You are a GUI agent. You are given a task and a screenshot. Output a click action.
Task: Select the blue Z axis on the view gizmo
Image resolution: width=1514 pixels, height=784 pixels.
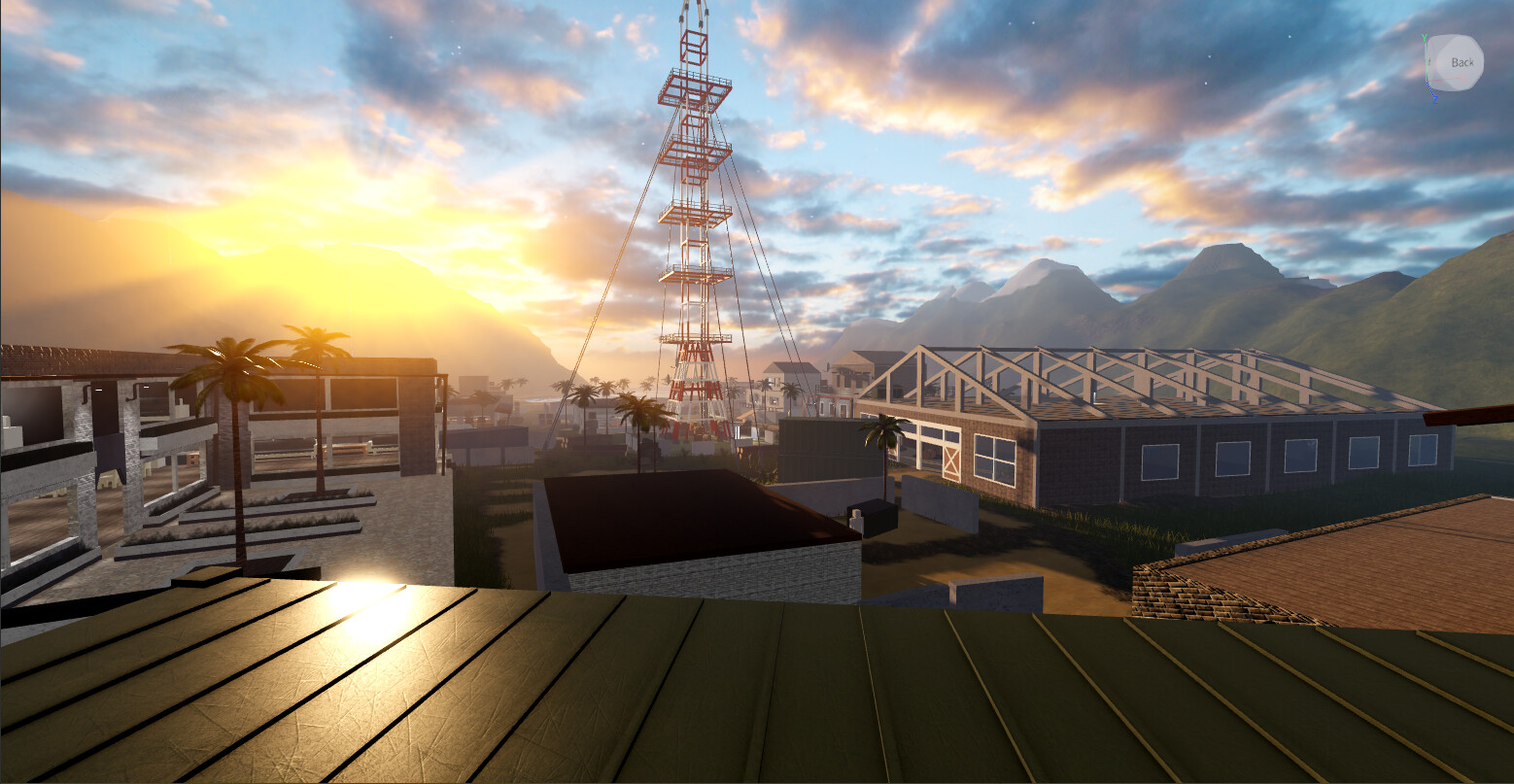(1435, 98)
